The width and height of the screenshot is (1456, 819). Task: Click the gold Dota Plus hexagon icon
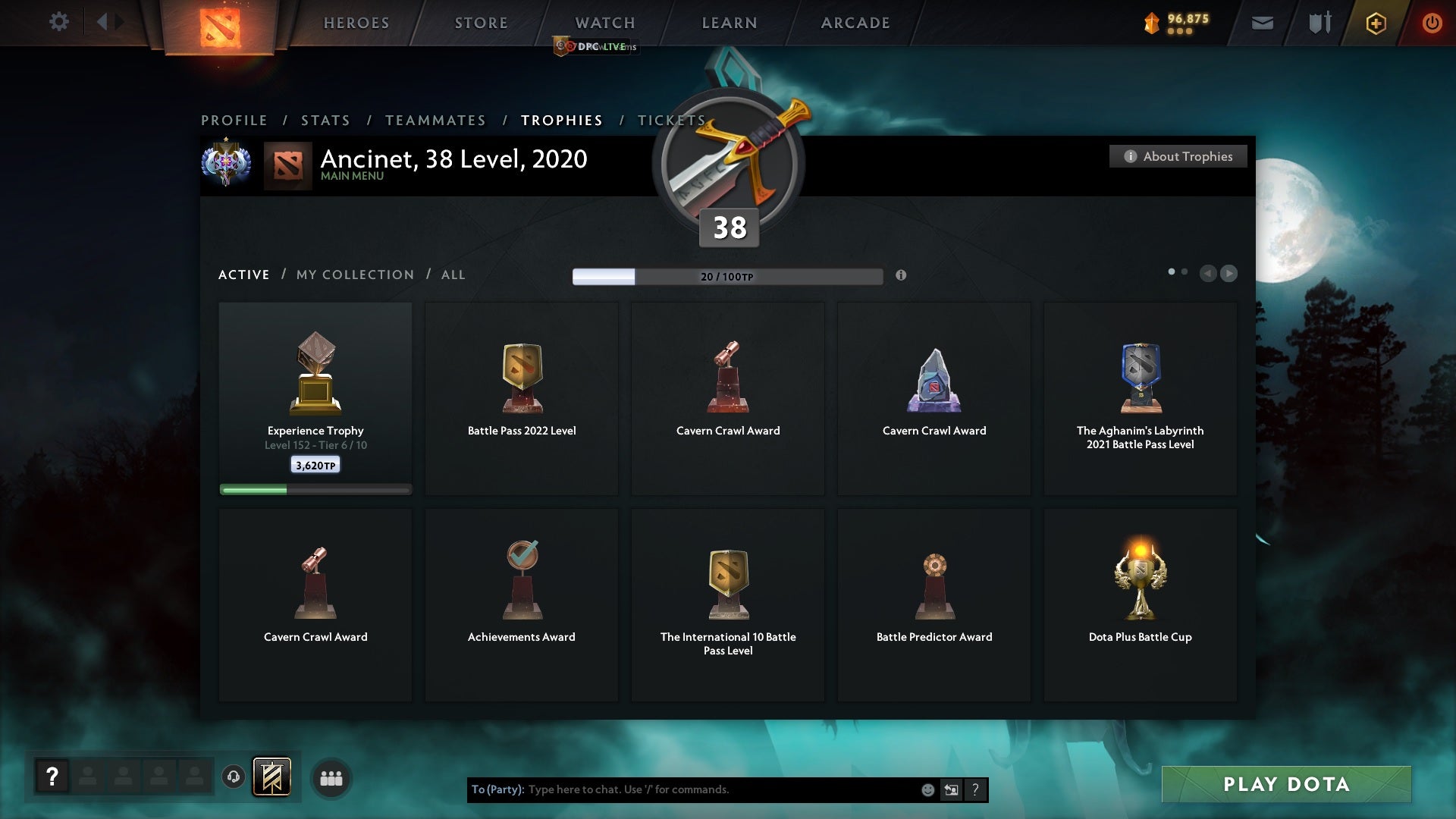pos(1375,23)
